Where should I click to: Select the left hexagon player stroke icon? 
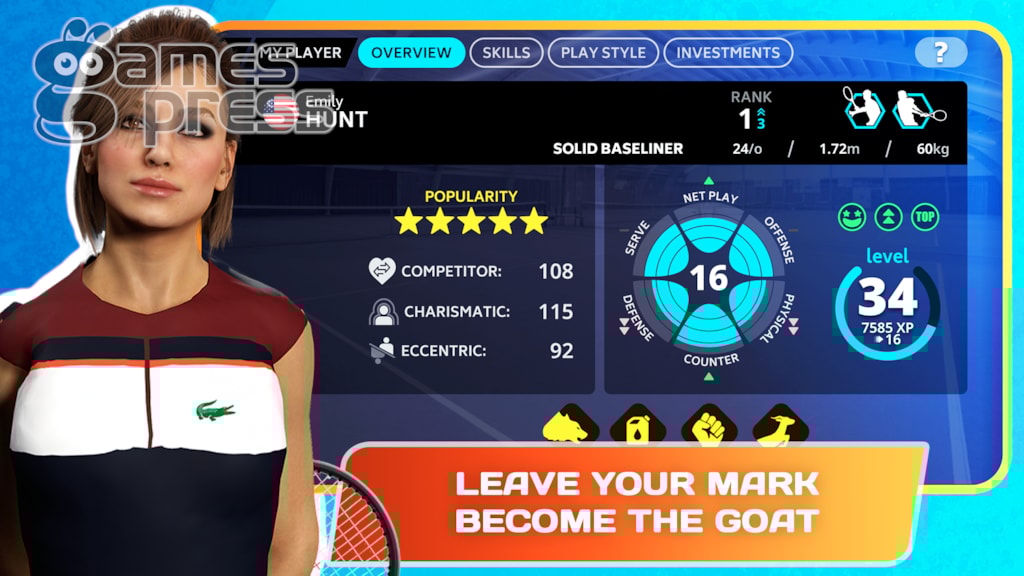pyautogui.click(x=863, y=107)
